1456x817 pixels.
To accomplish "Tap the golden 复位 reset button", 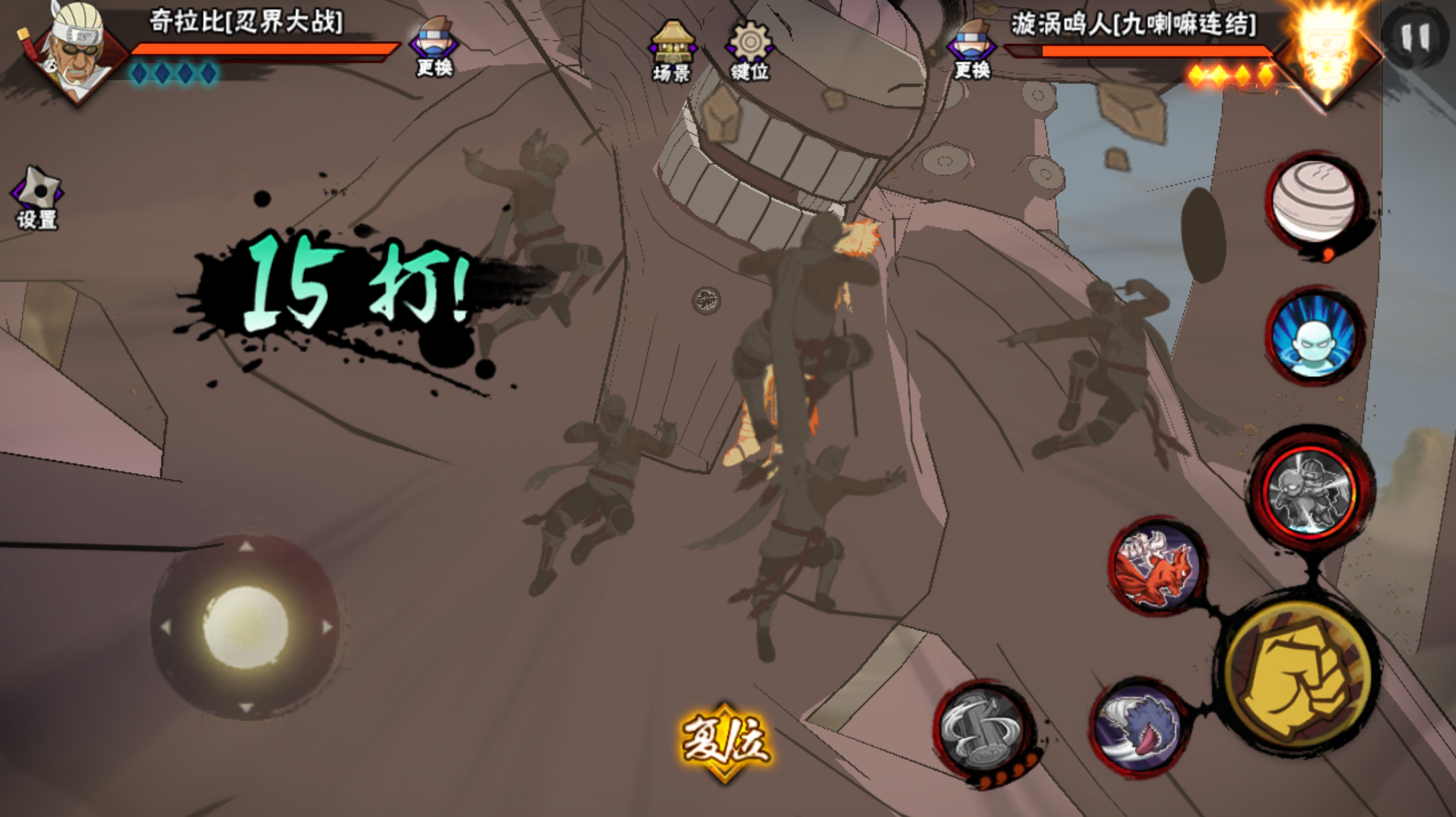I will pos(725,741).
